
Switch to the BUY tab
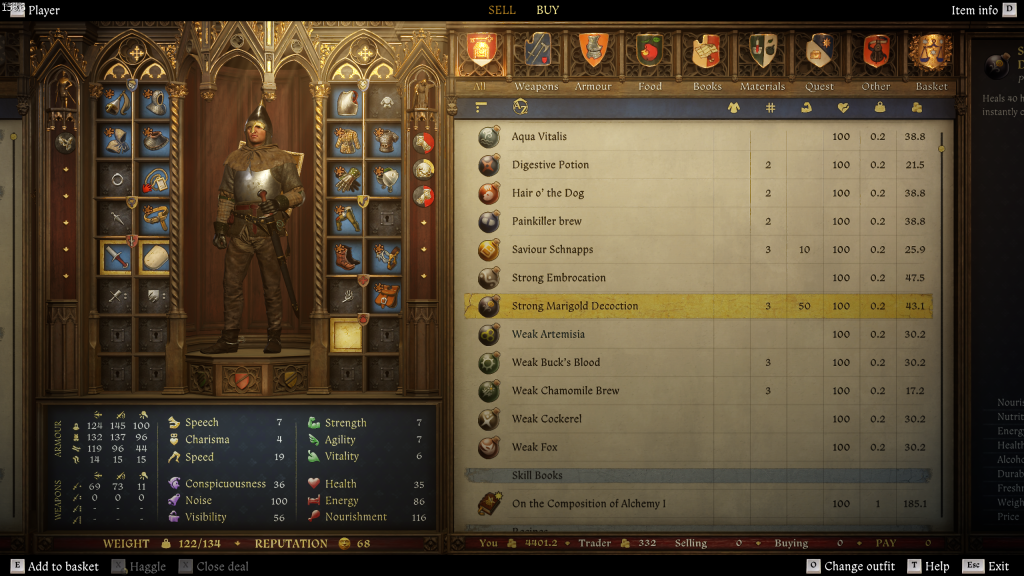pos(548,10)
